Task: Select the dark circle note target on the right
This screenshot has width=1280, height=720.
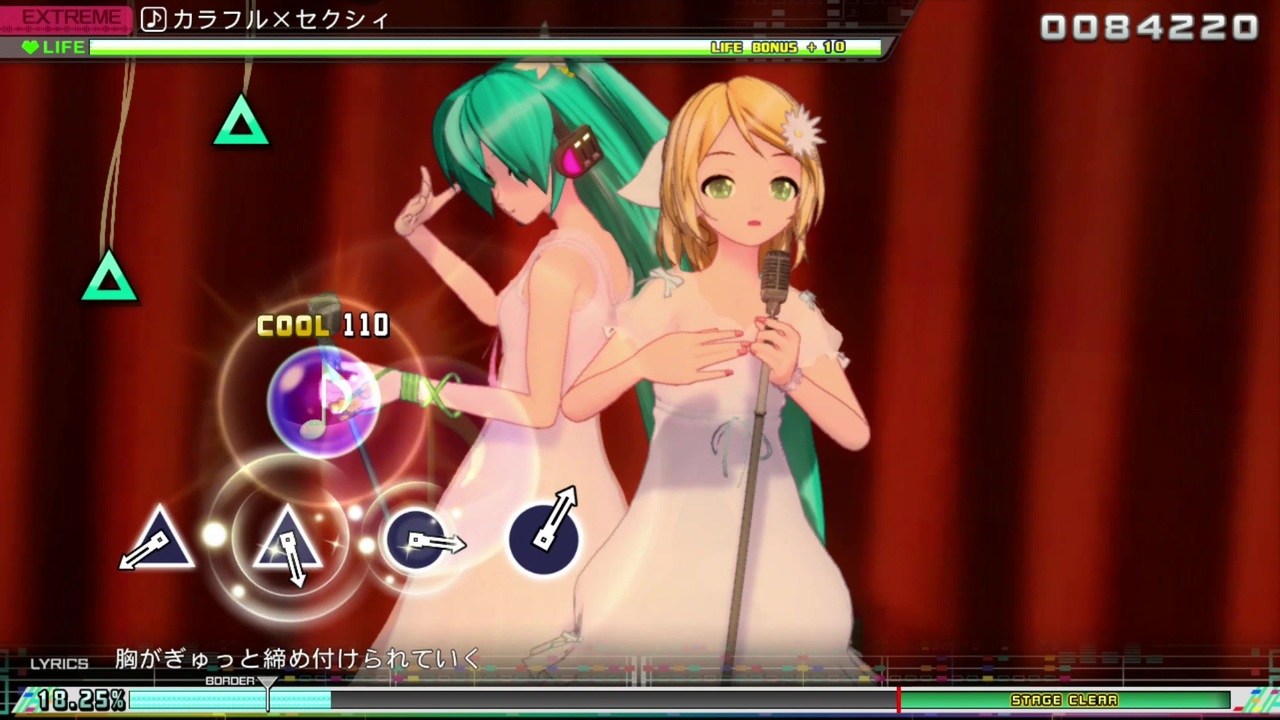Action: pos(545,537)
